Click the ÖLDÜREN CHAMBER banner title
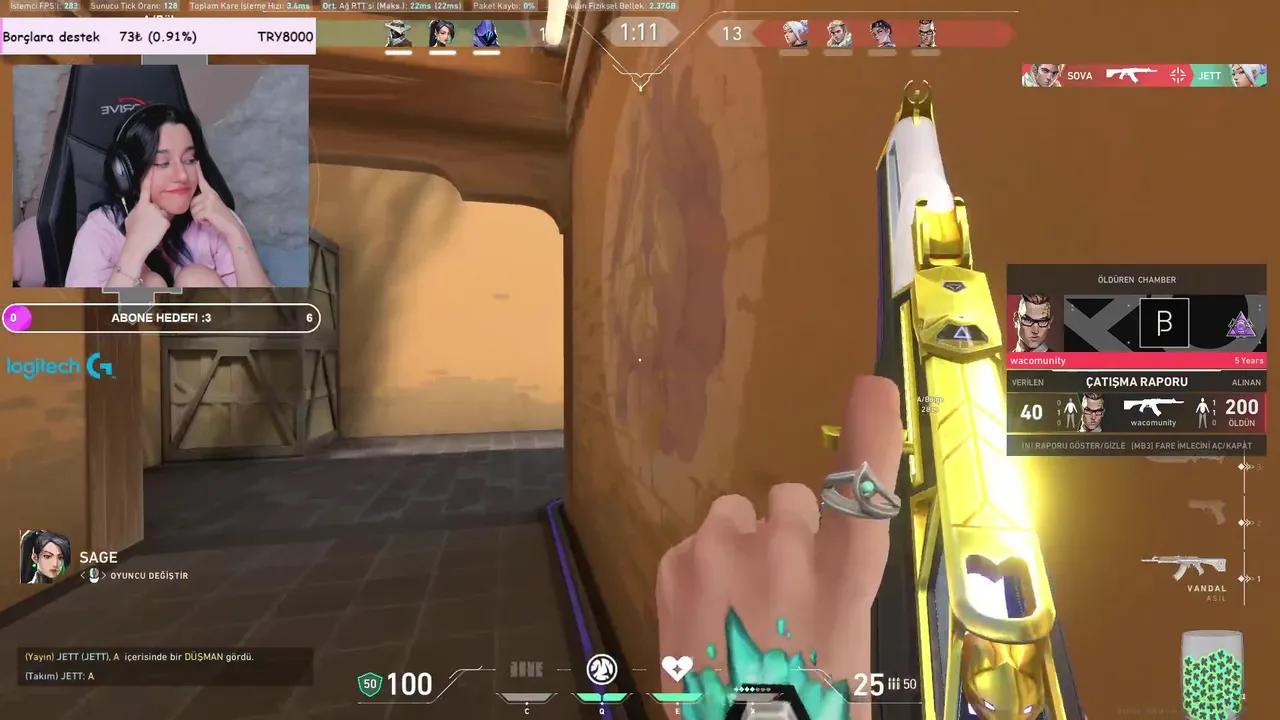The image size is (1280, 720). (1137, 280)
